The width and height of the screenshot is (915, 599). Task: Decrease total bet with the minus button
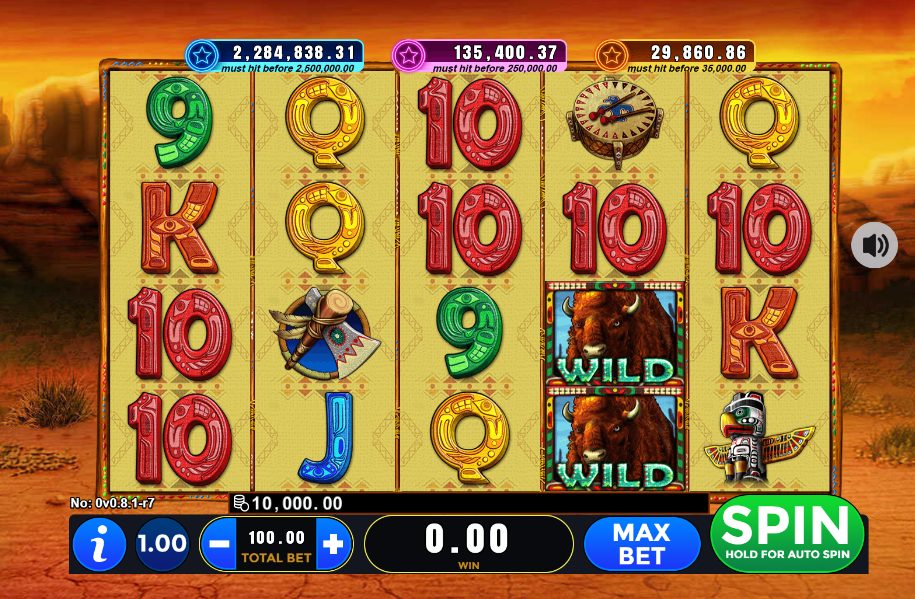point(220,544)
